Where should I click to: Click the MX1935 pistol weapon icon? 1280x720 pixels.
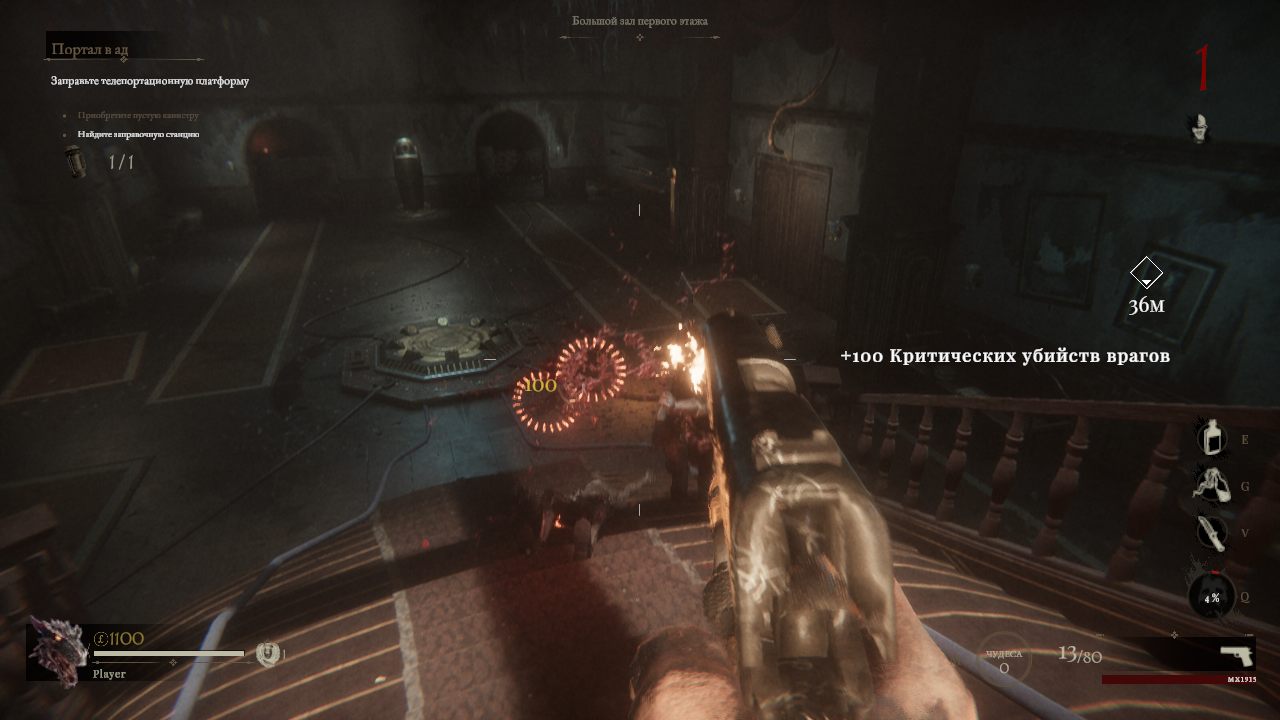coord(1236,655)
